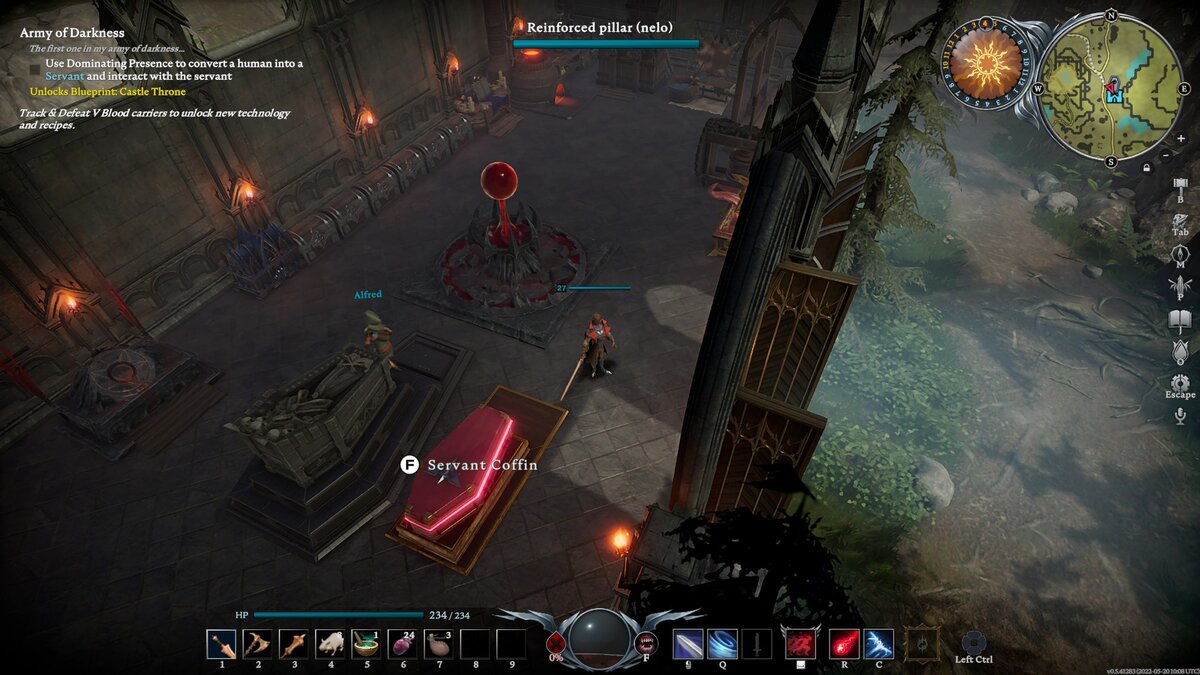Cast the blue frost spell
The height and width of the screenshot is (675, 1200).
pyautogui.click(x=879, y=644)
